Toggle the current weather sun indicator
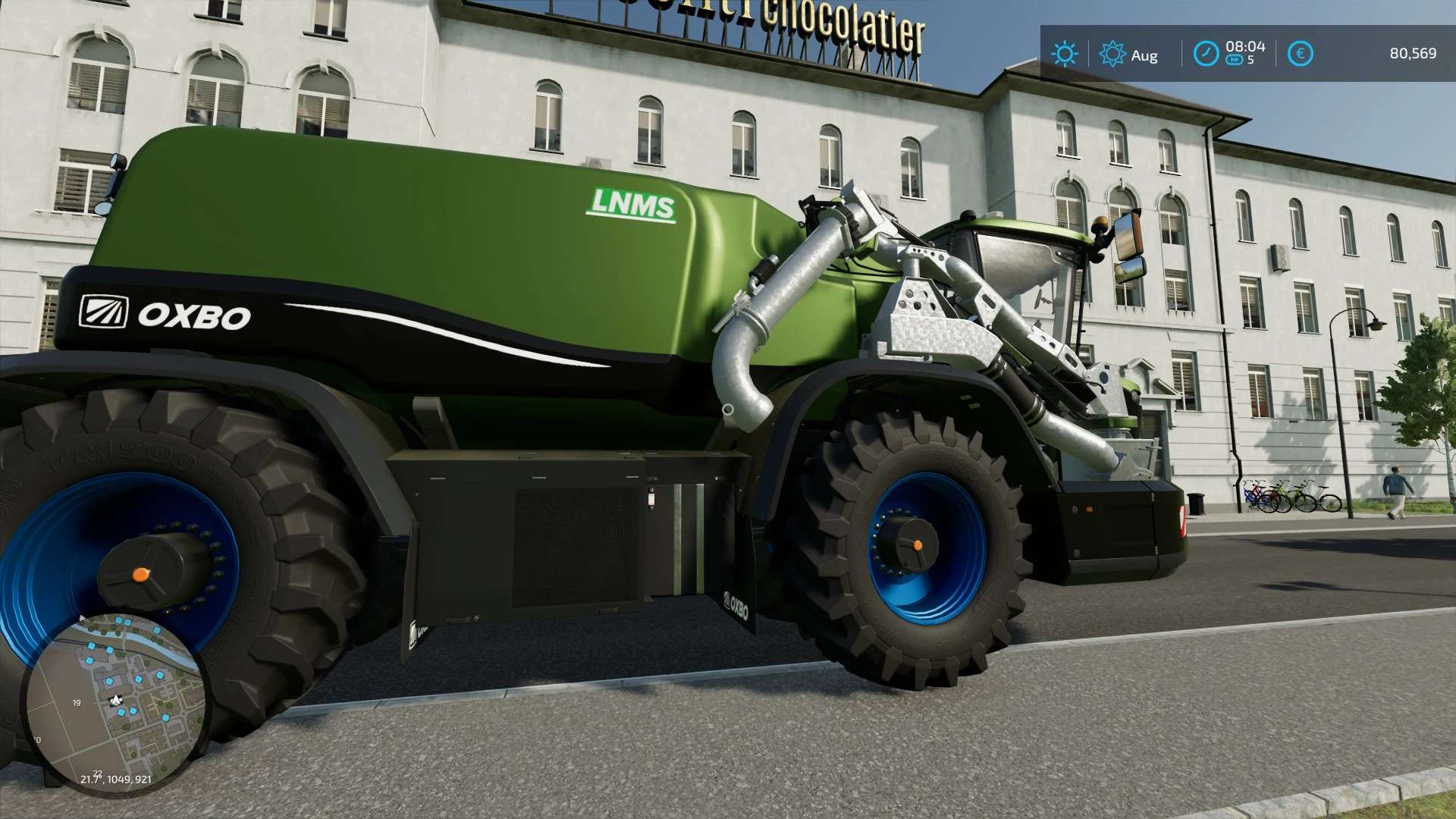Screen dimensions: 1456x819 tap(1065, 54)
